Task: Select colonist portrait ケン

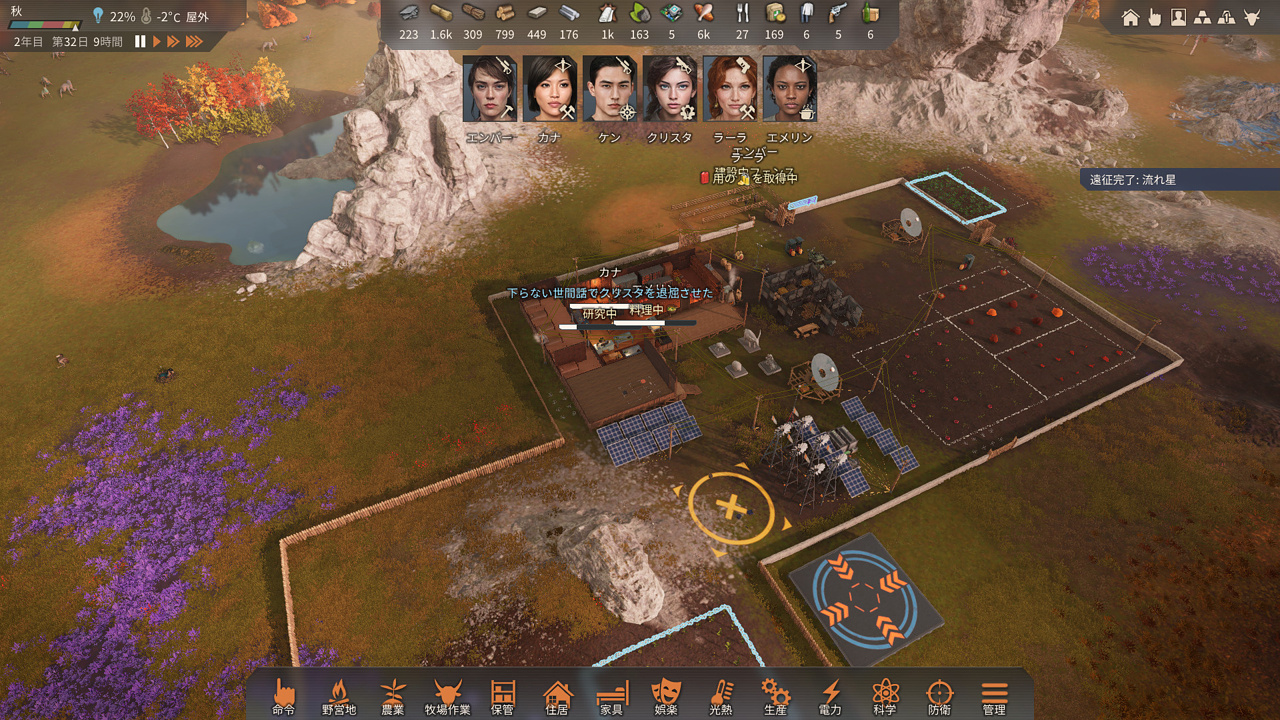Action: pyautogui.click(x=610, y=90)
